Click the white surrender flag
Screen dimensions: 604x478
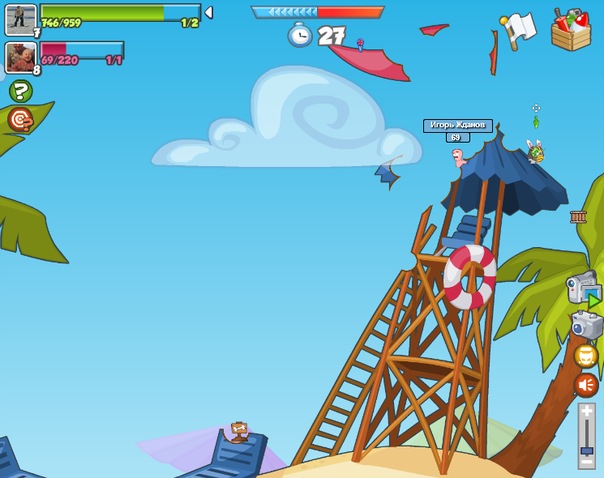click(519, 29)
